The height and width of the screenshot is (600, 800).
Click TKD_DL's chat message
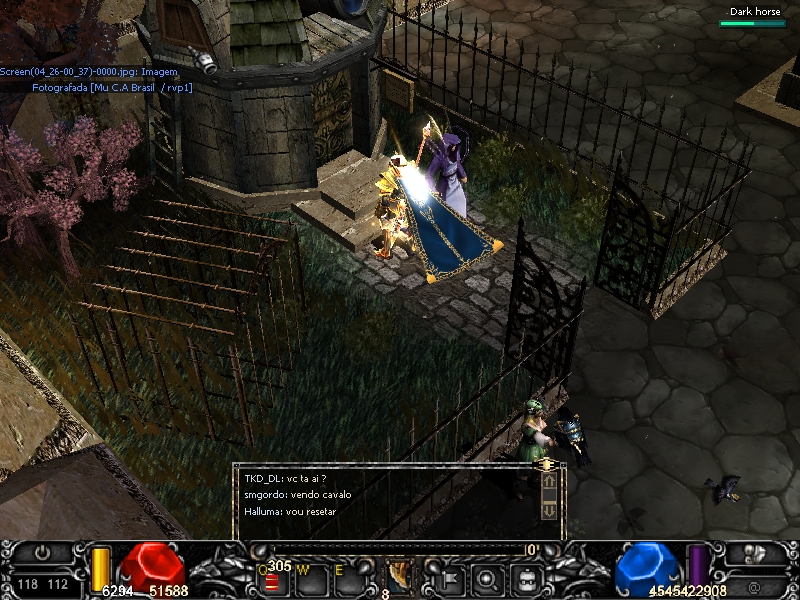(286, 478)
